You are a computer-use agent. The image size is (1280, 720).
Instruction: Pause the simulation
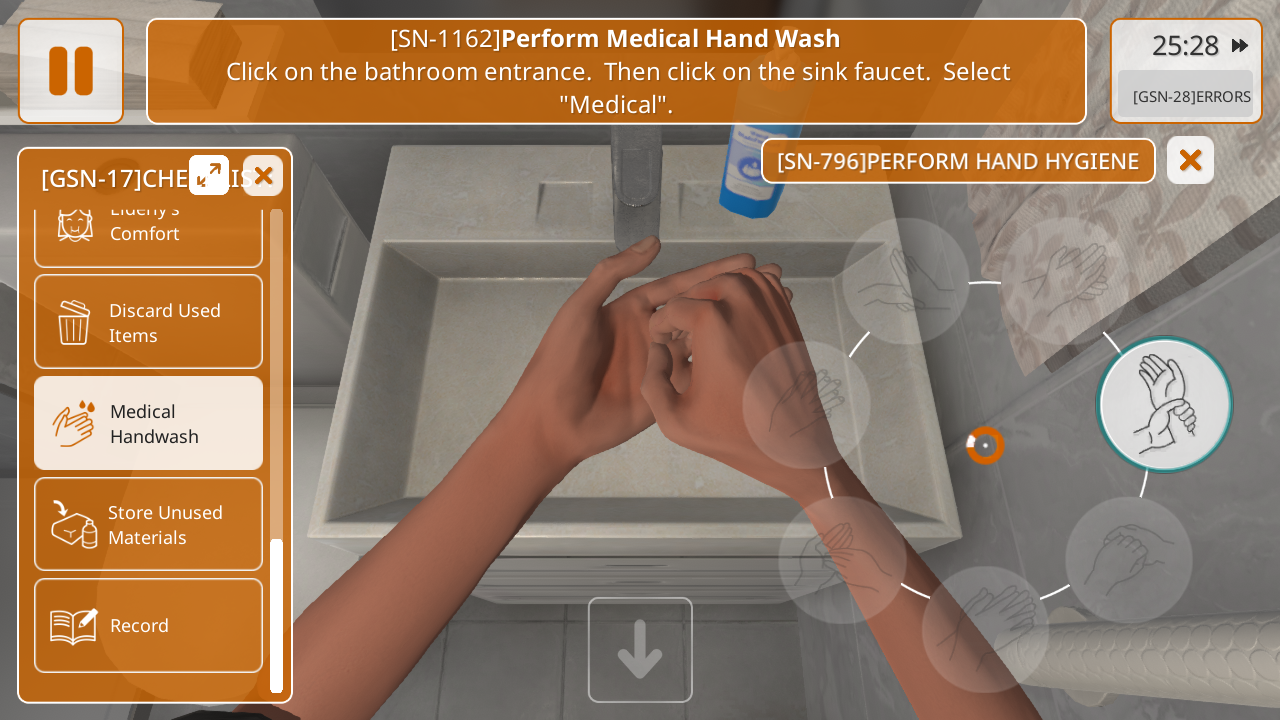71,71
